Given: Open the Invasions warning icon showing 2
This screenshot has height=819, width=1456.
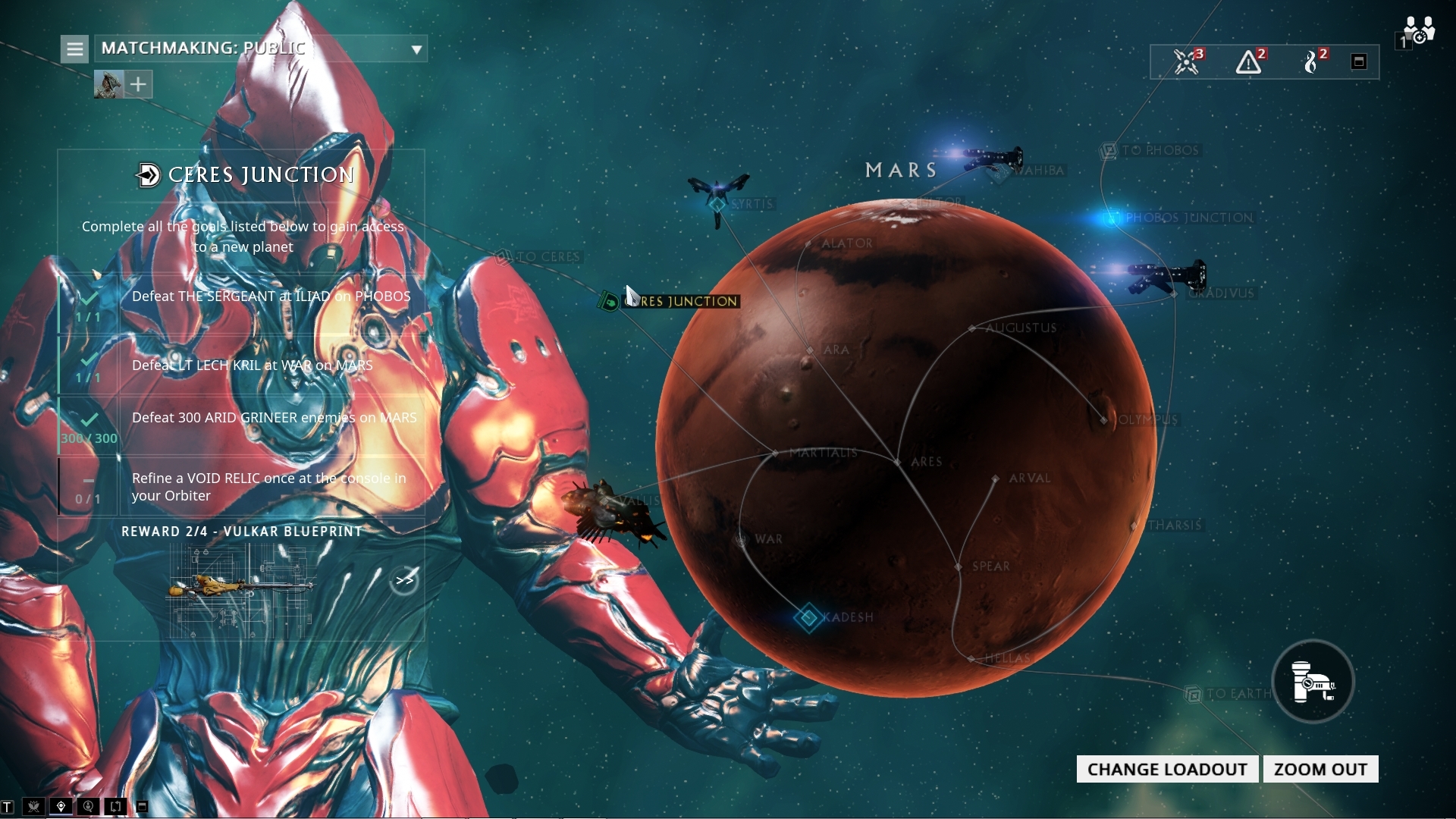Looking at the screenshot, I should [x=1249, y=62].
